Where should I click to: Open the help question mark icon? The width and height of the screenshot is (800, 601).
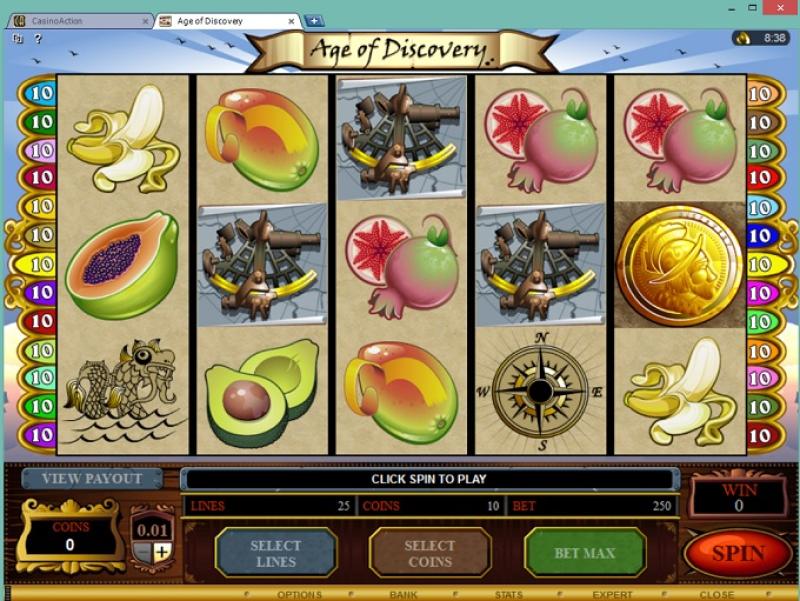38,39
